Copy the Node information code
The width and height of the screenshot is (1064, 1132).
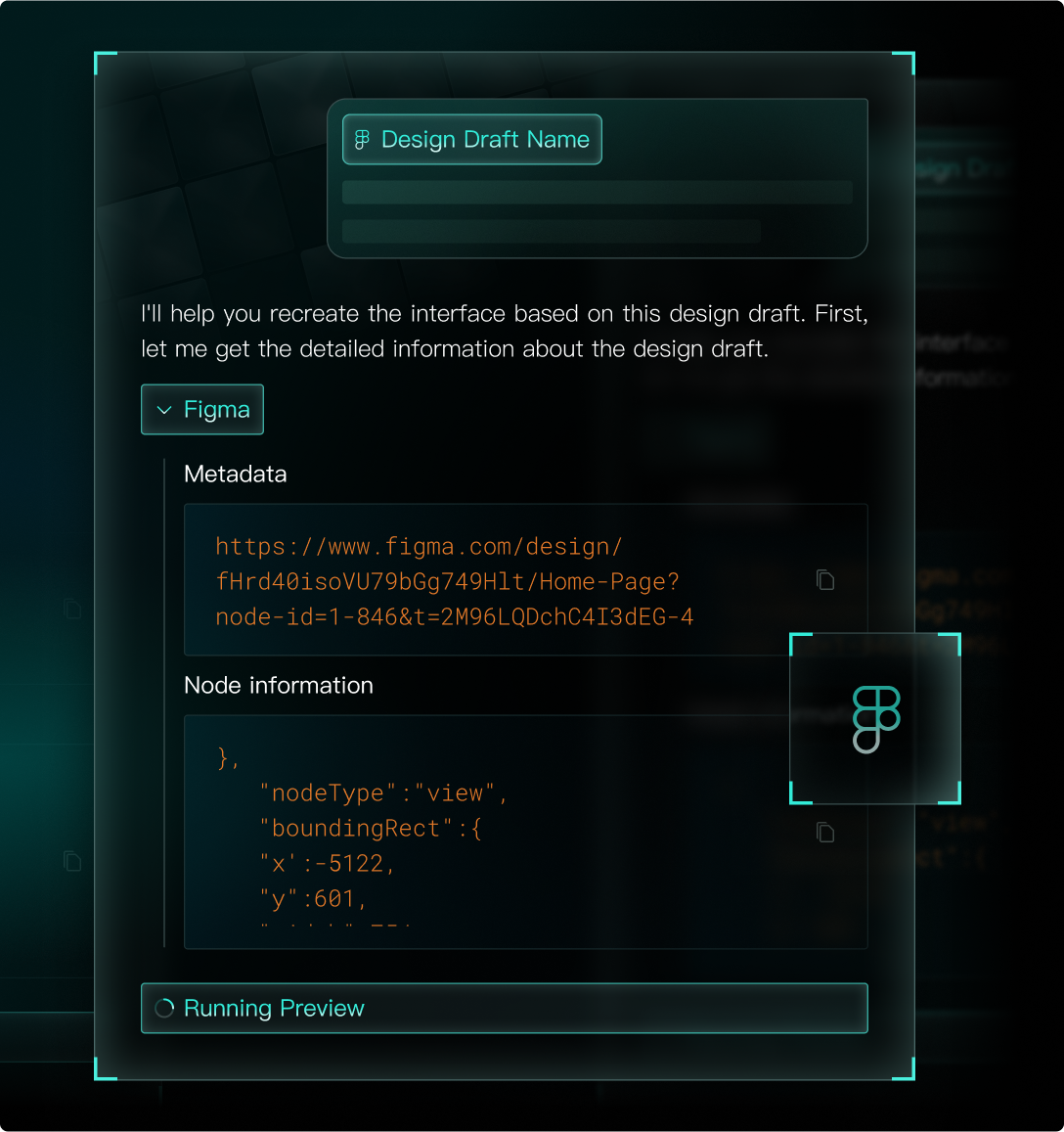tap(825, 833)
